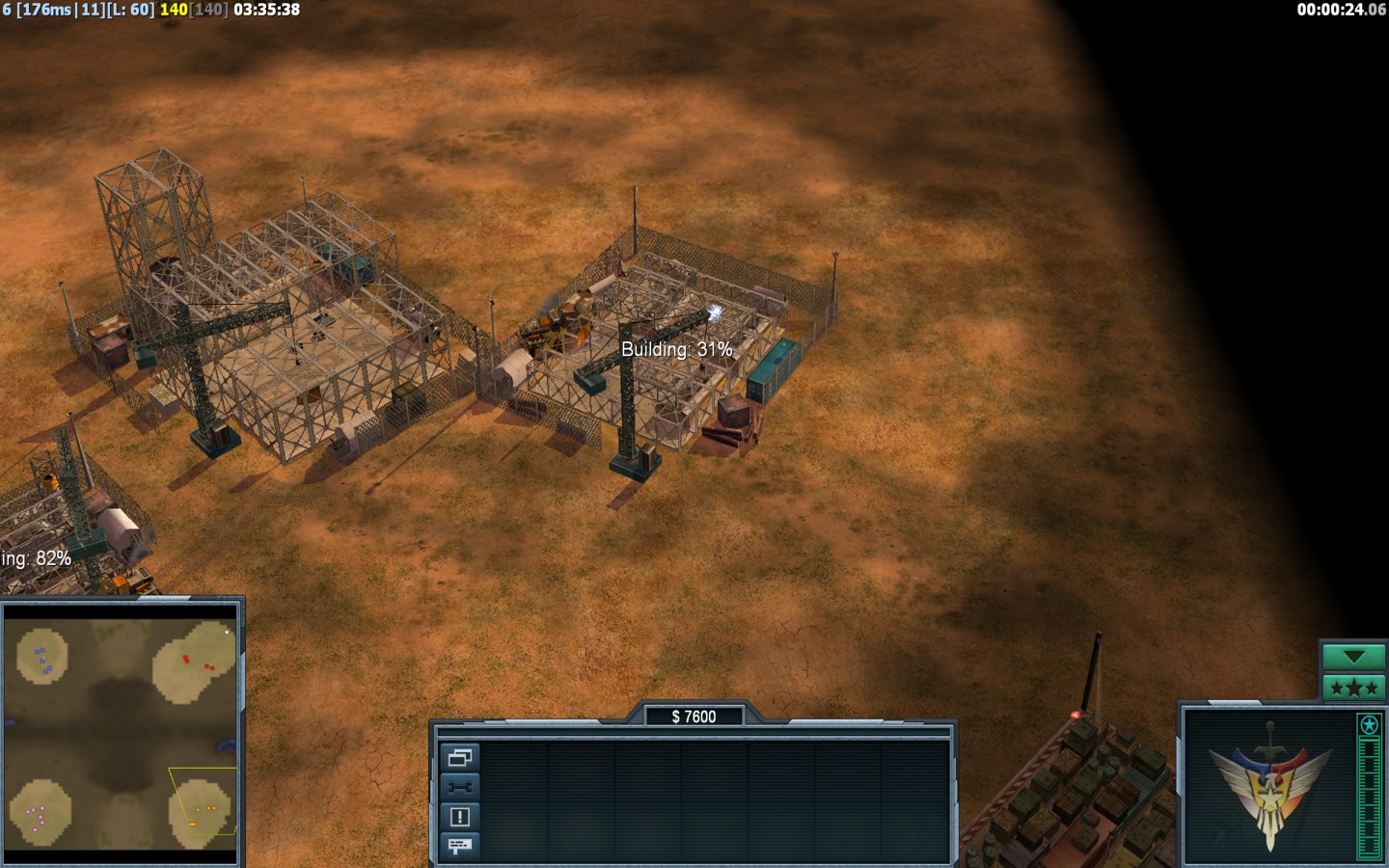1389x868 pixels.
Task: Click the radar minimap
Action: [121, 733]
